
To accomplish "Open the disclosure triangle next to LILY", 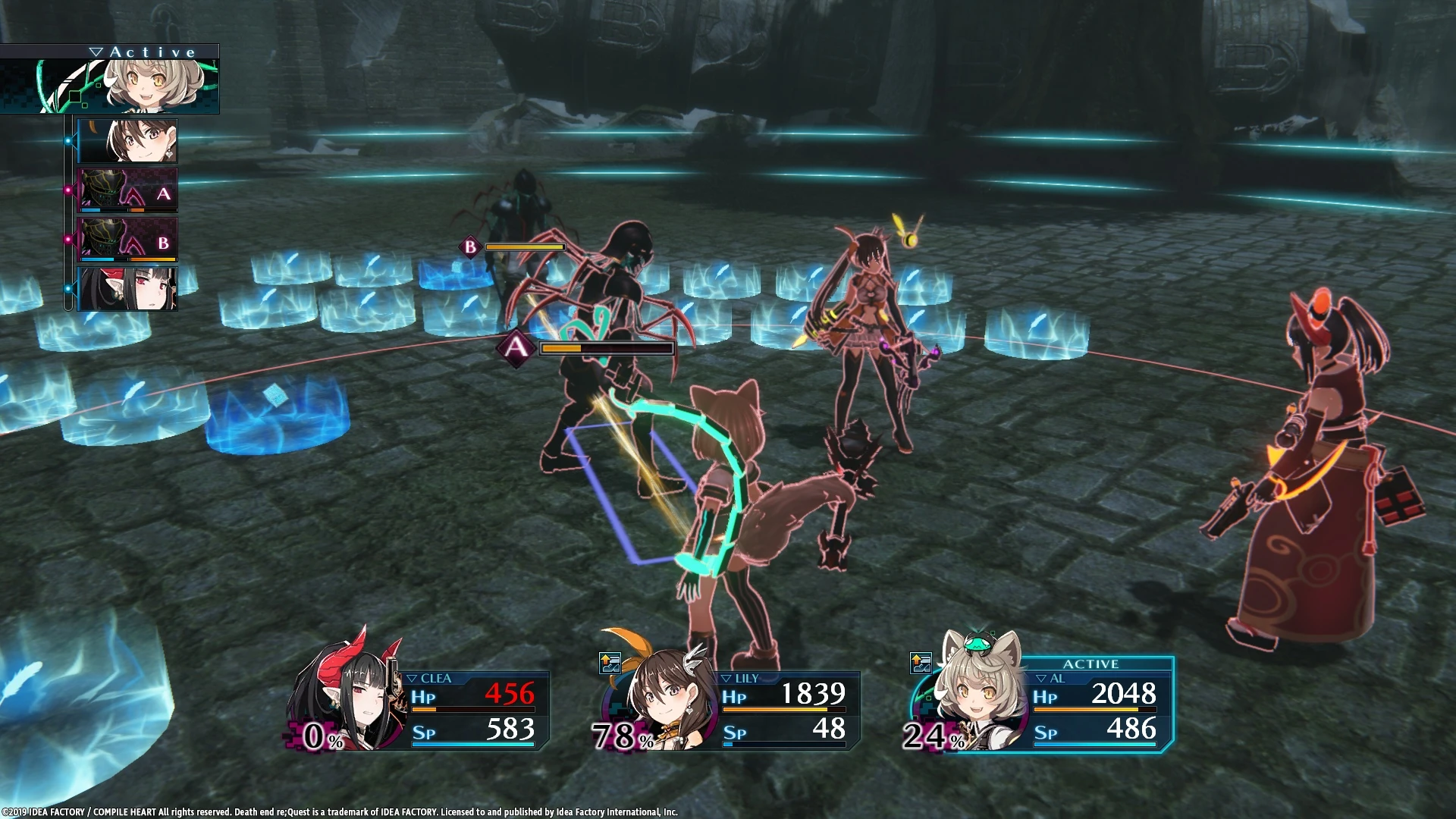I will [x=726, y=678].
